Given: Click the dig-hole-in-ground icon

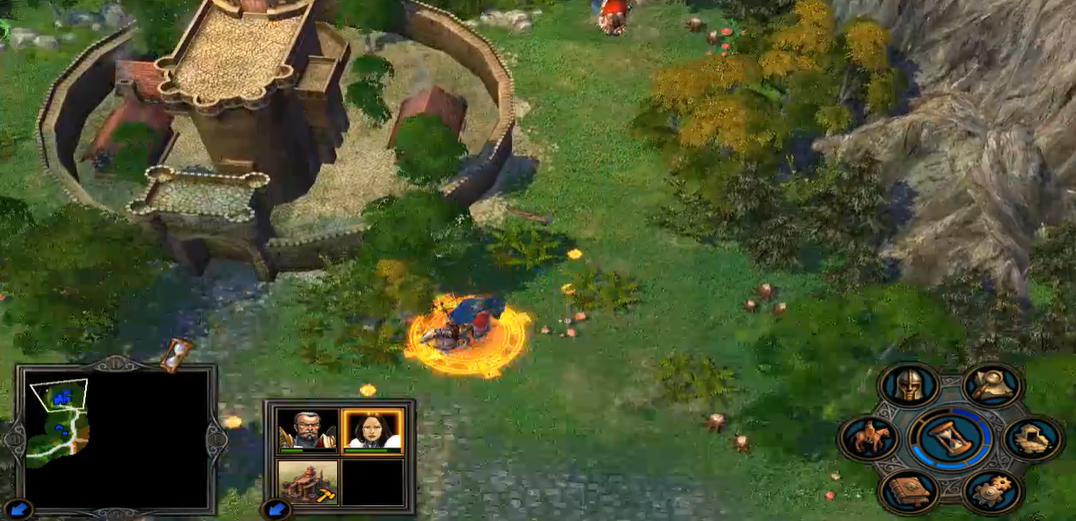Looking at the screenshot, I should (x=1033, y=439).
